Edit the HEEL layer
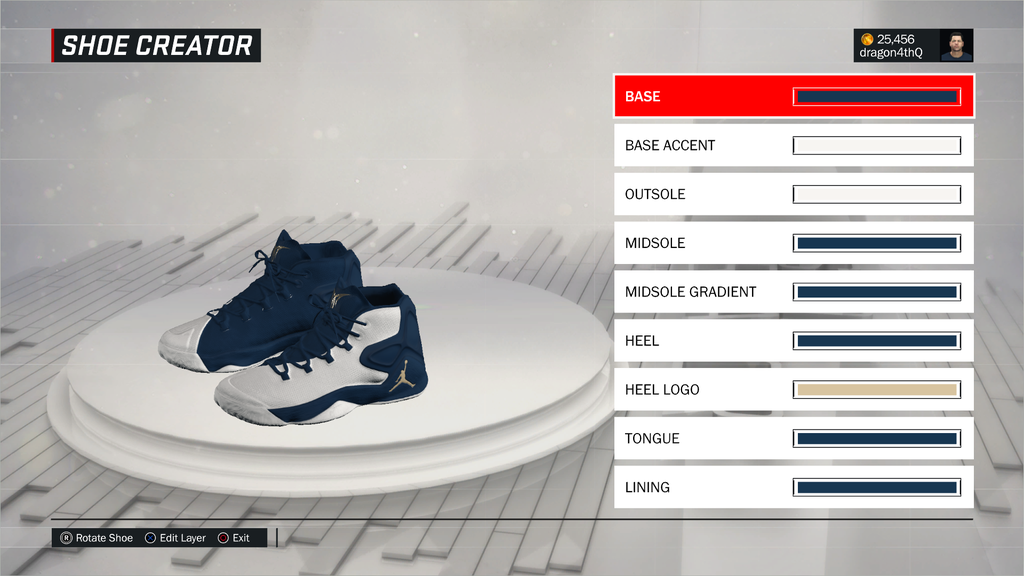 (793, 341)
